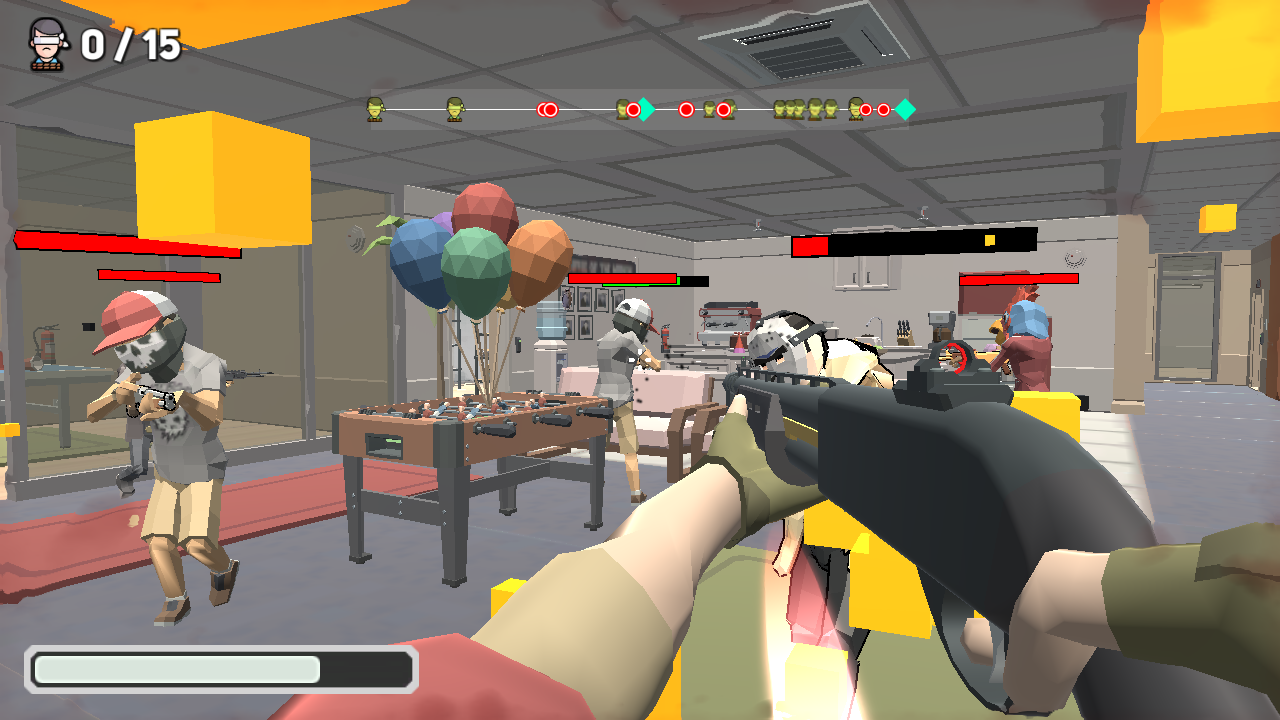Select the leftmost zombie head on the tracker bar
This screenshot has height=720, width=1280.
click(375, 108)
